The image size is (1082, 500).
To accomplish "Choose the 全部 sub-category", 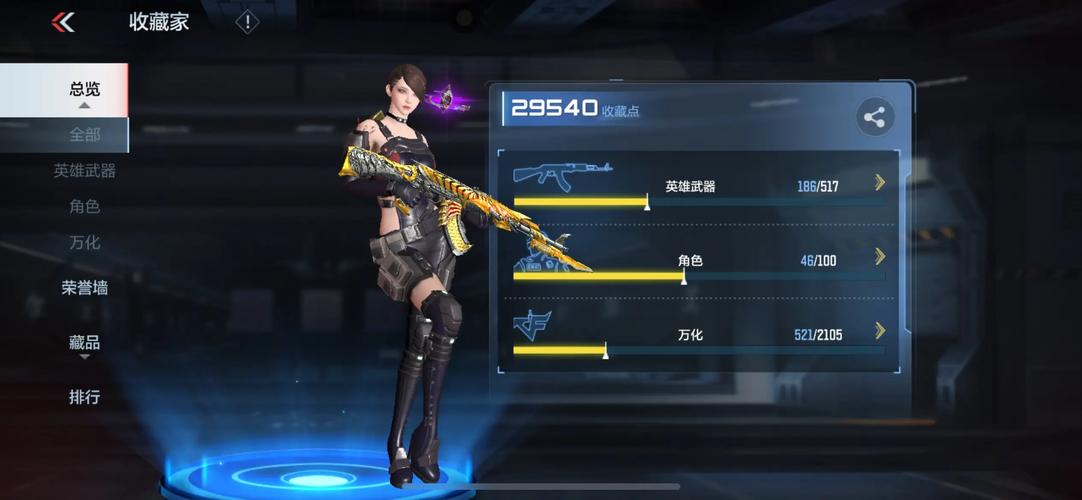I will pos(84,134).
